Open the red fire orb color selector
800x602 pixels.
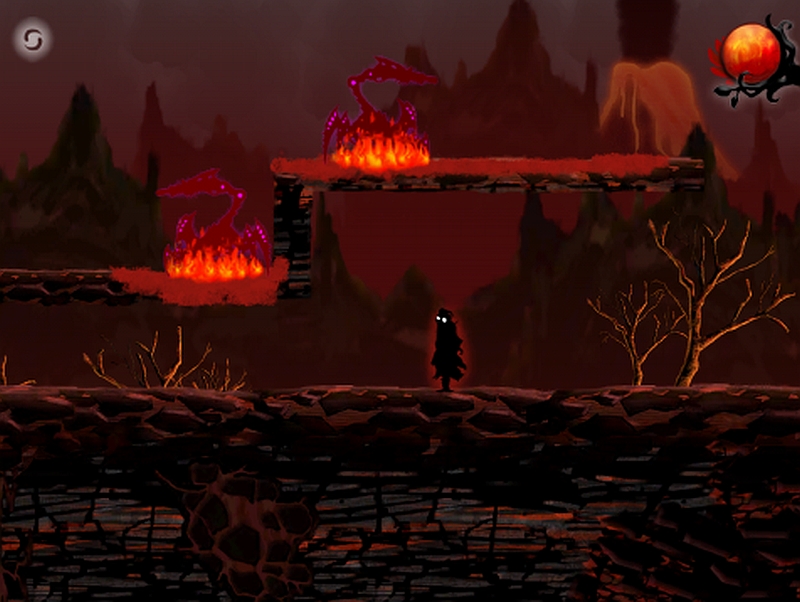point(750,54)
